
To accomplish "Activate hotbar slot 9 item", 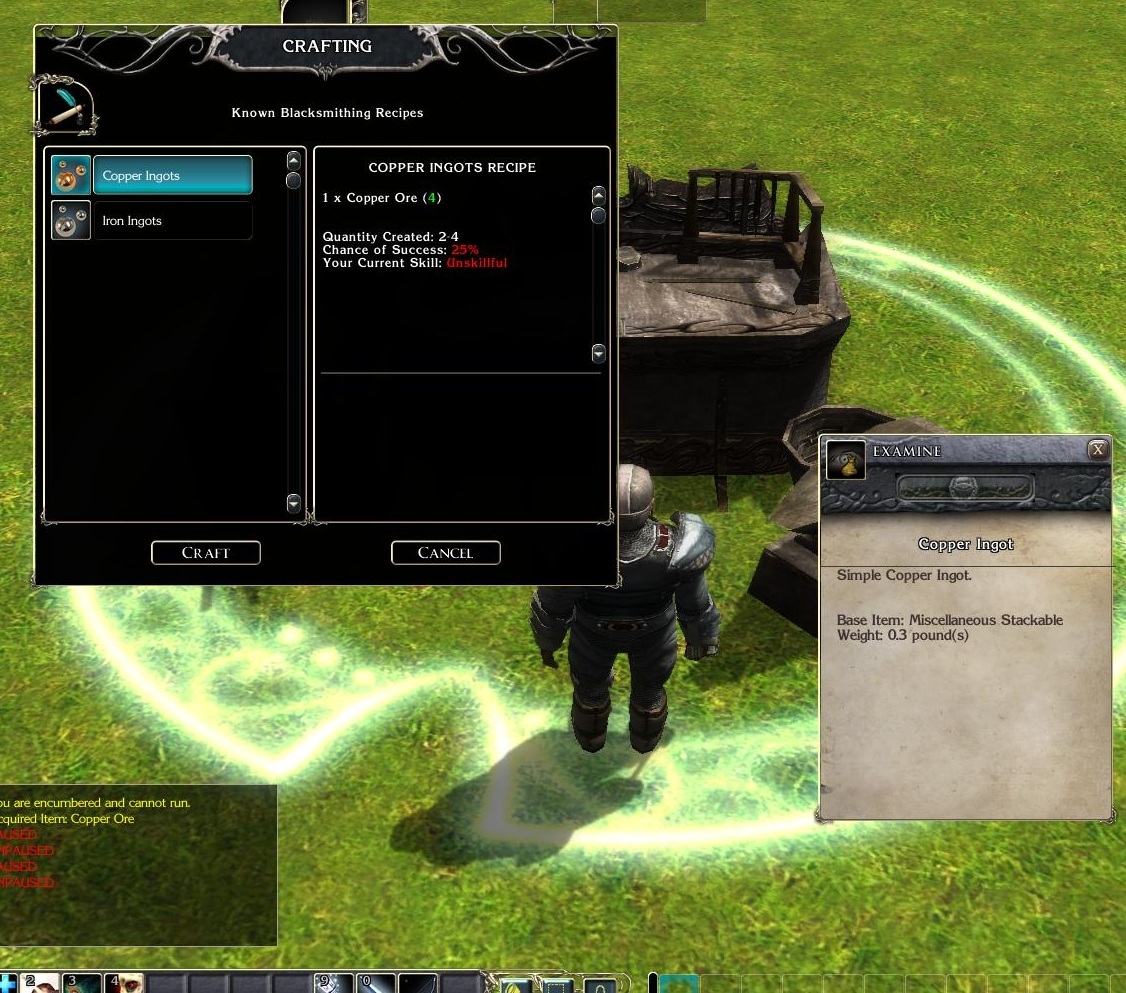I will [x=335, y=984].
